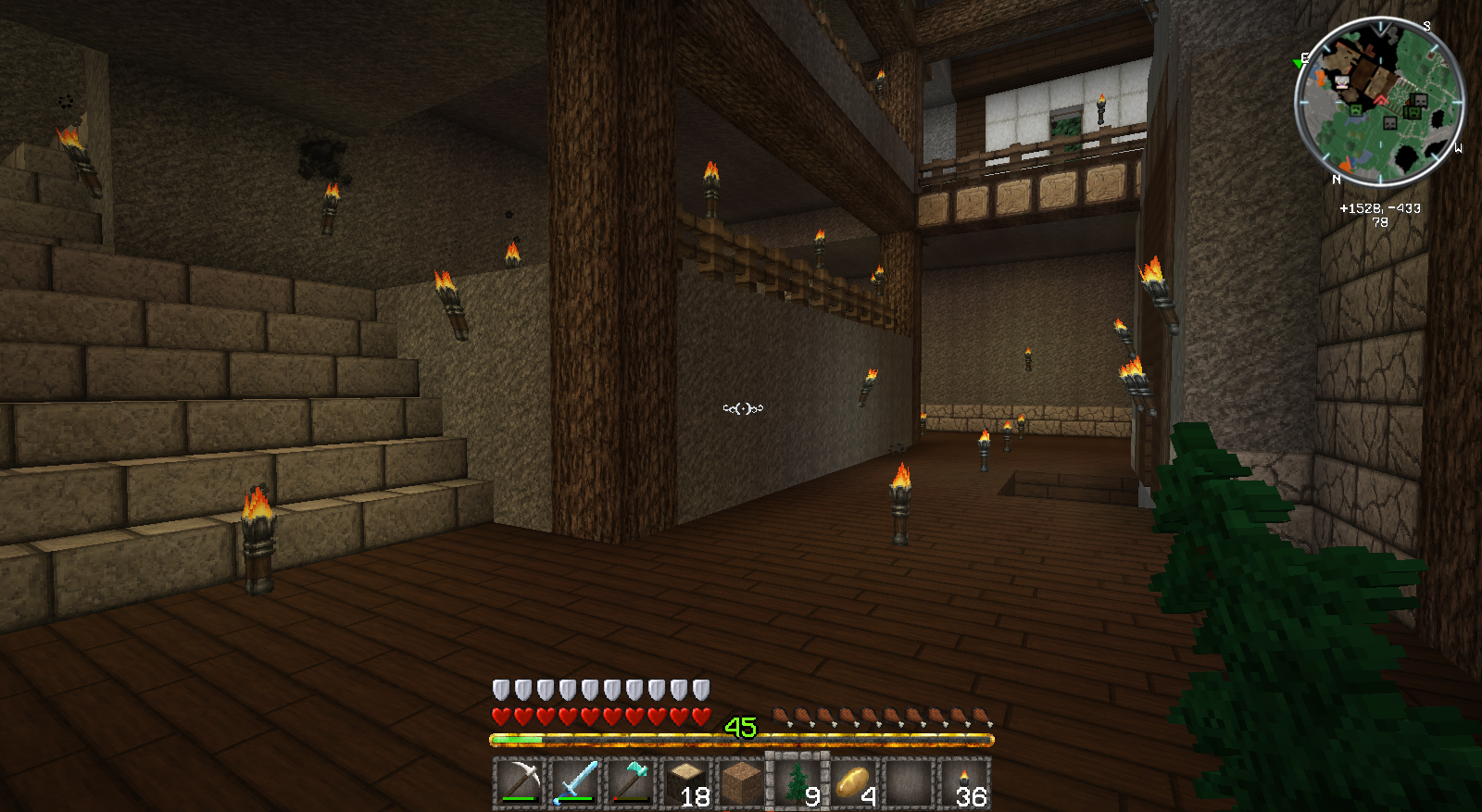Select the diamond sword hotbar slot
This screenshot has width=1482, height=812.
[574, 782]
